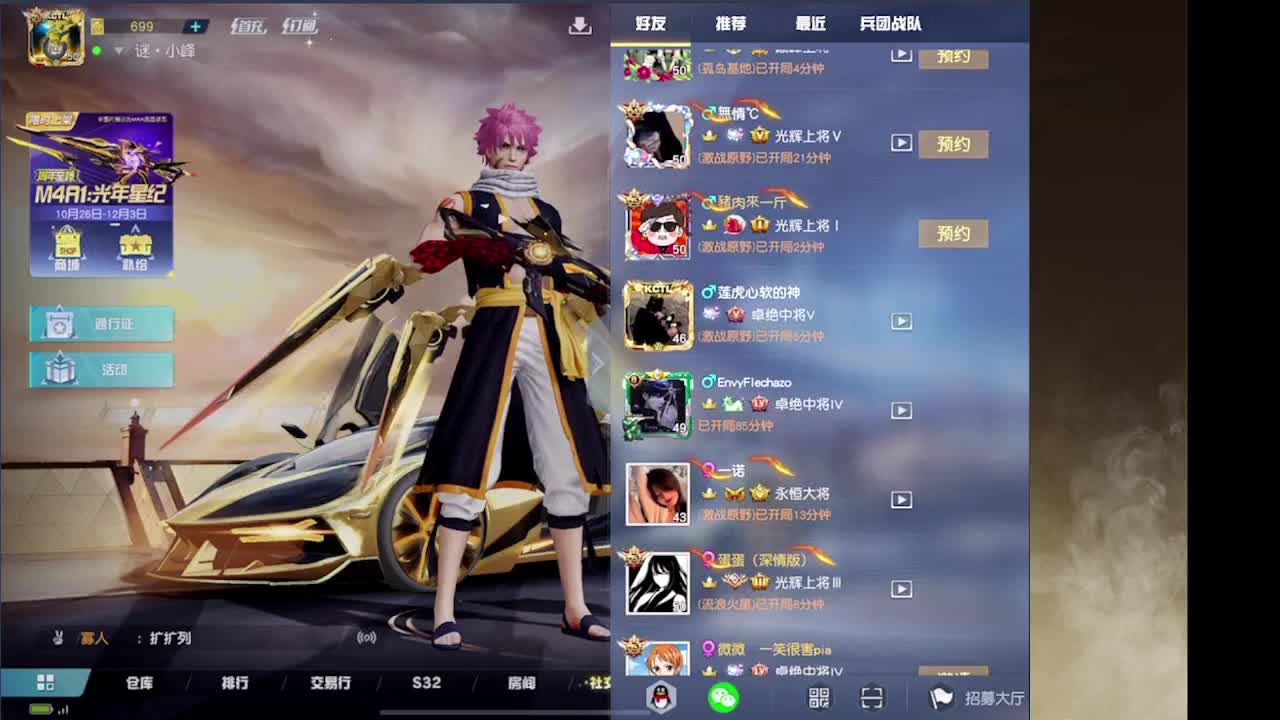Click the scan icon beside the QR code
1280x720 pixels.
click(x=872, y=698)
